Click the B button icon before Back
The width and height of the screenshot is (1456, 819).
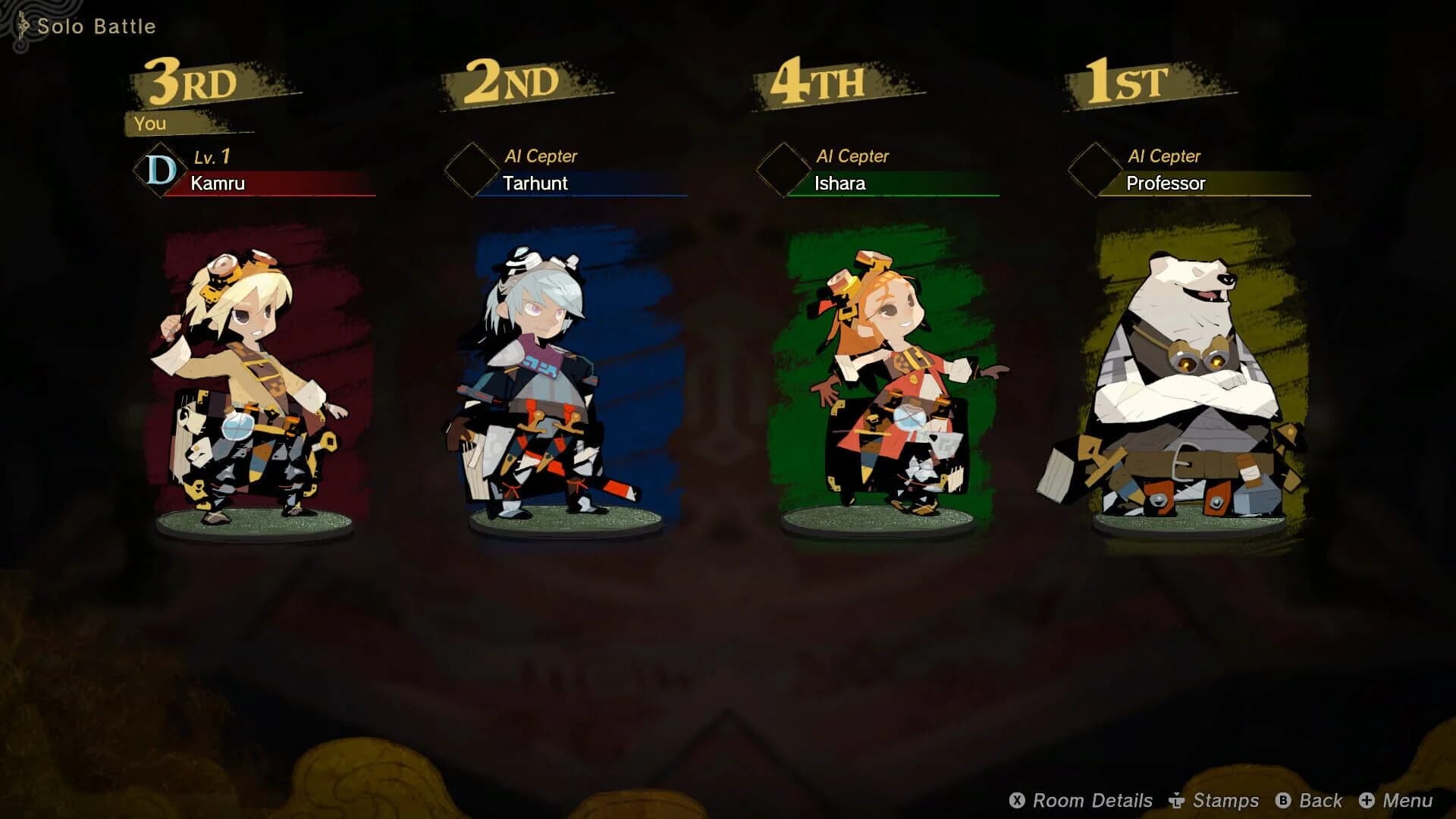1285,800
